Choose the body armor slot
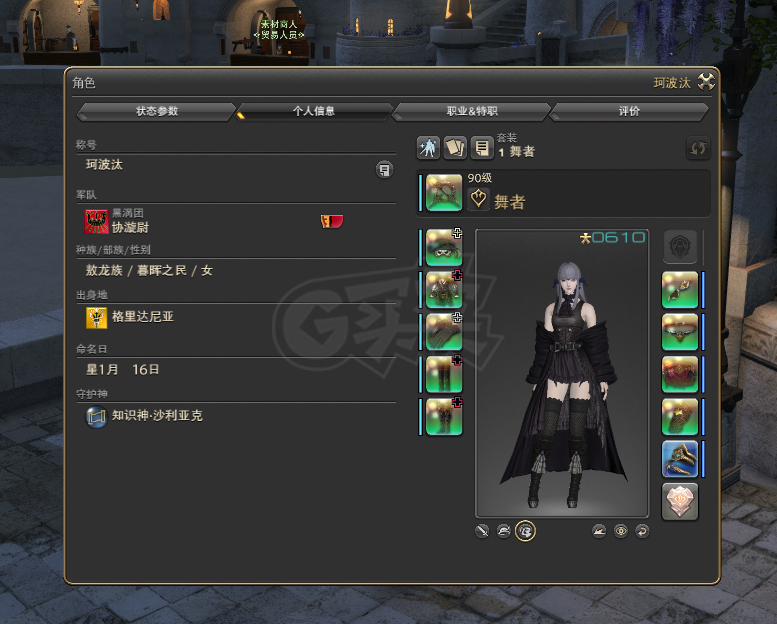Image resolution: width=777 pixels, height=624 pixels. tap(443, 289)
